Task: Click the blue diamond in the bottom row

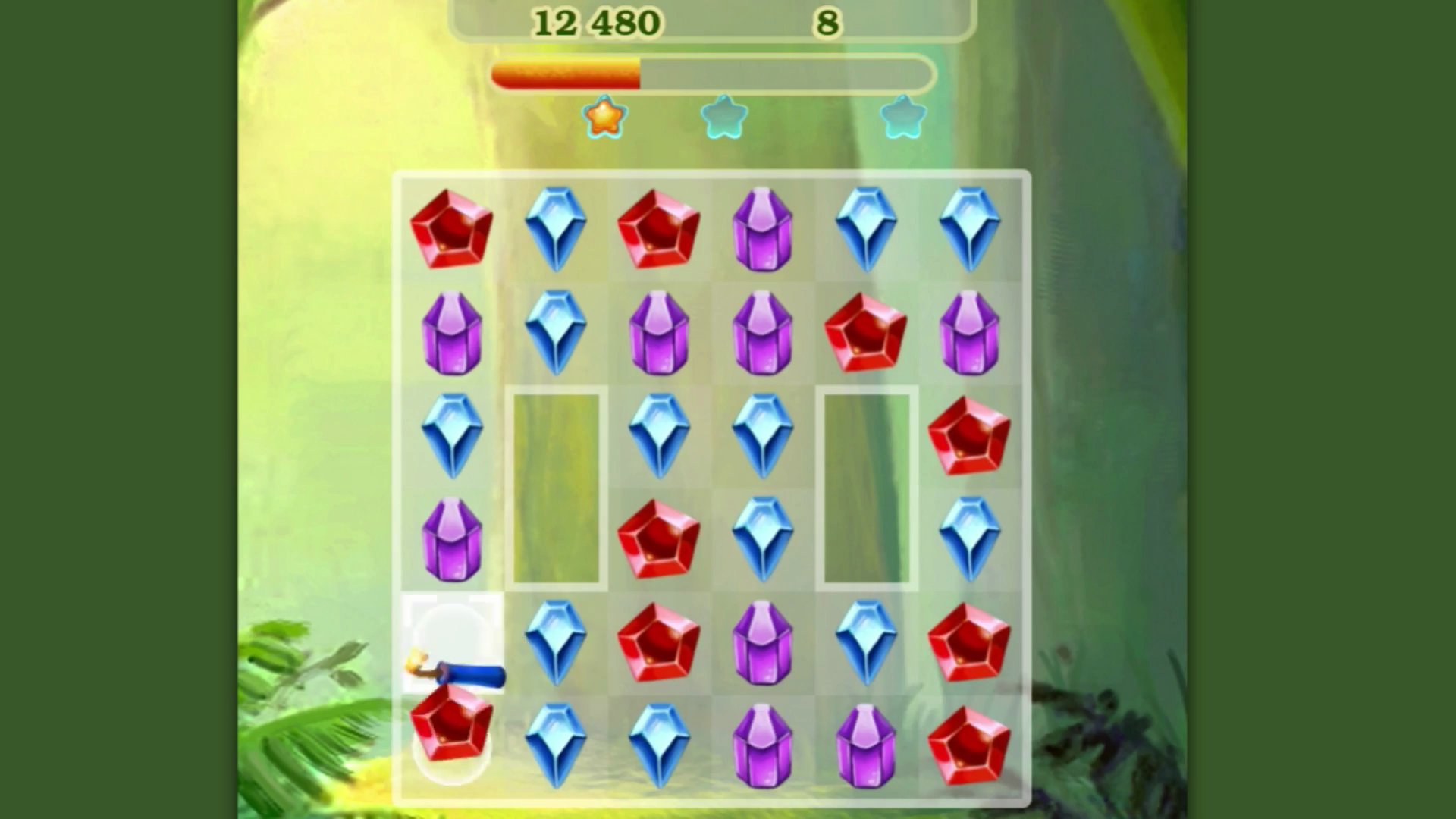Action: tap(556, 743)
